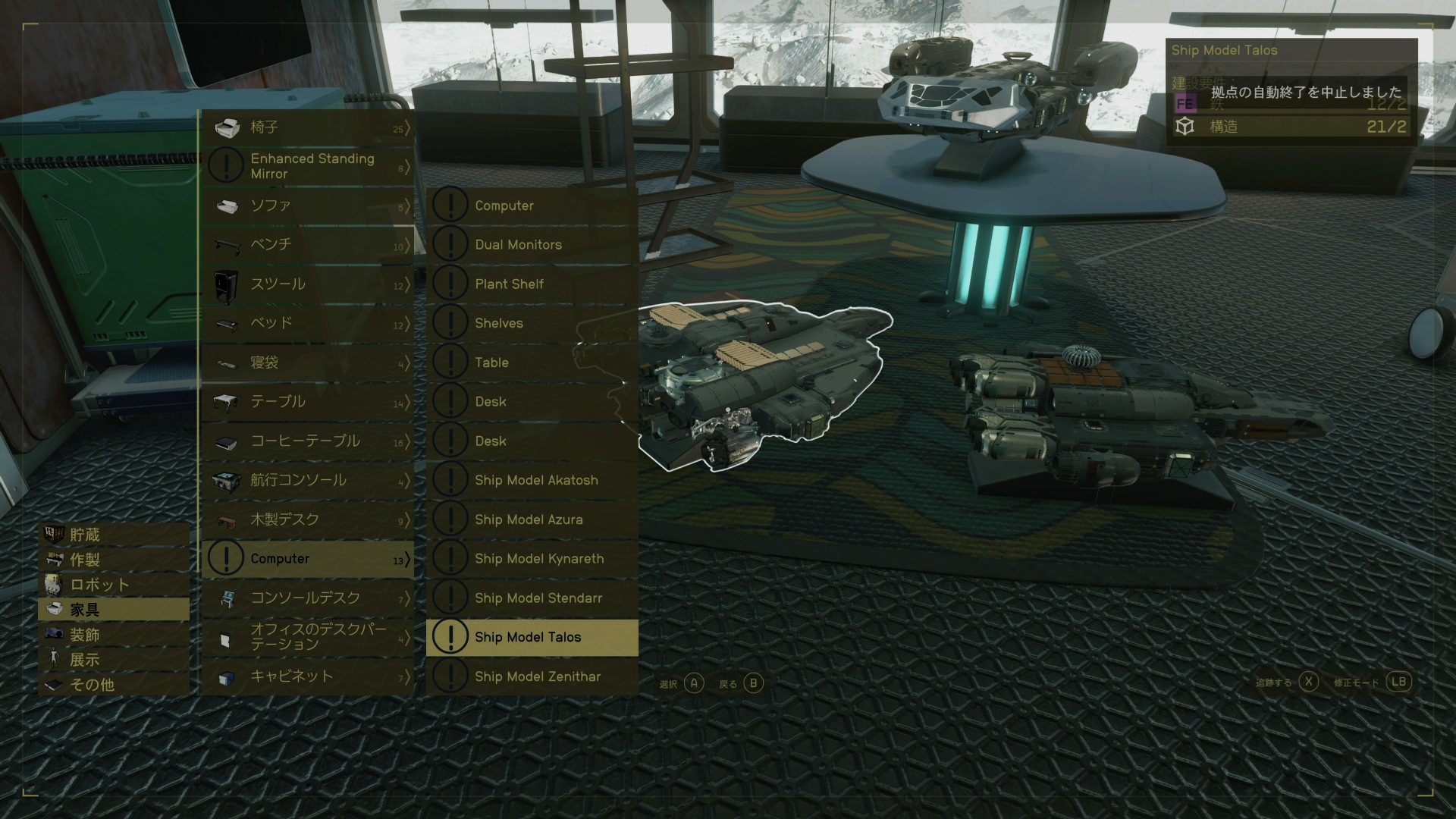Choose Ship Model Zenithar from list

531,676
